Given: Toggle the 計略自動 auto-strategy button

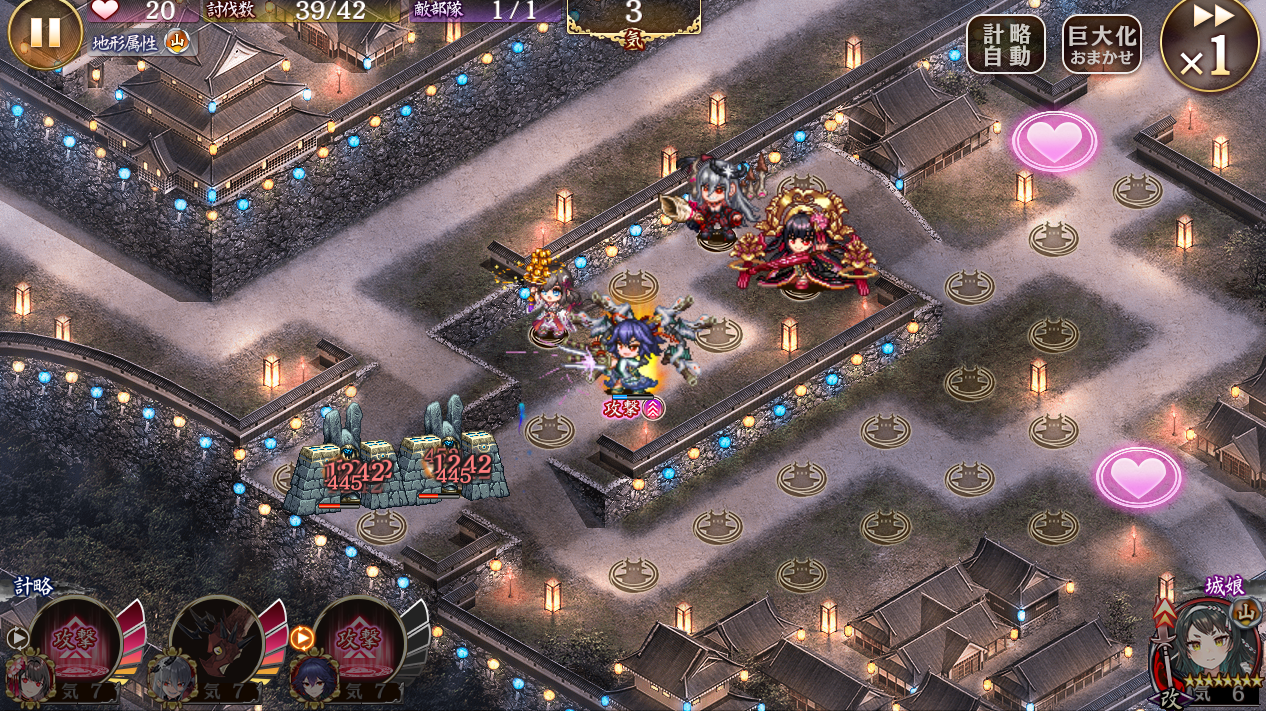Looking at the screenshot, I should 1005,45.
